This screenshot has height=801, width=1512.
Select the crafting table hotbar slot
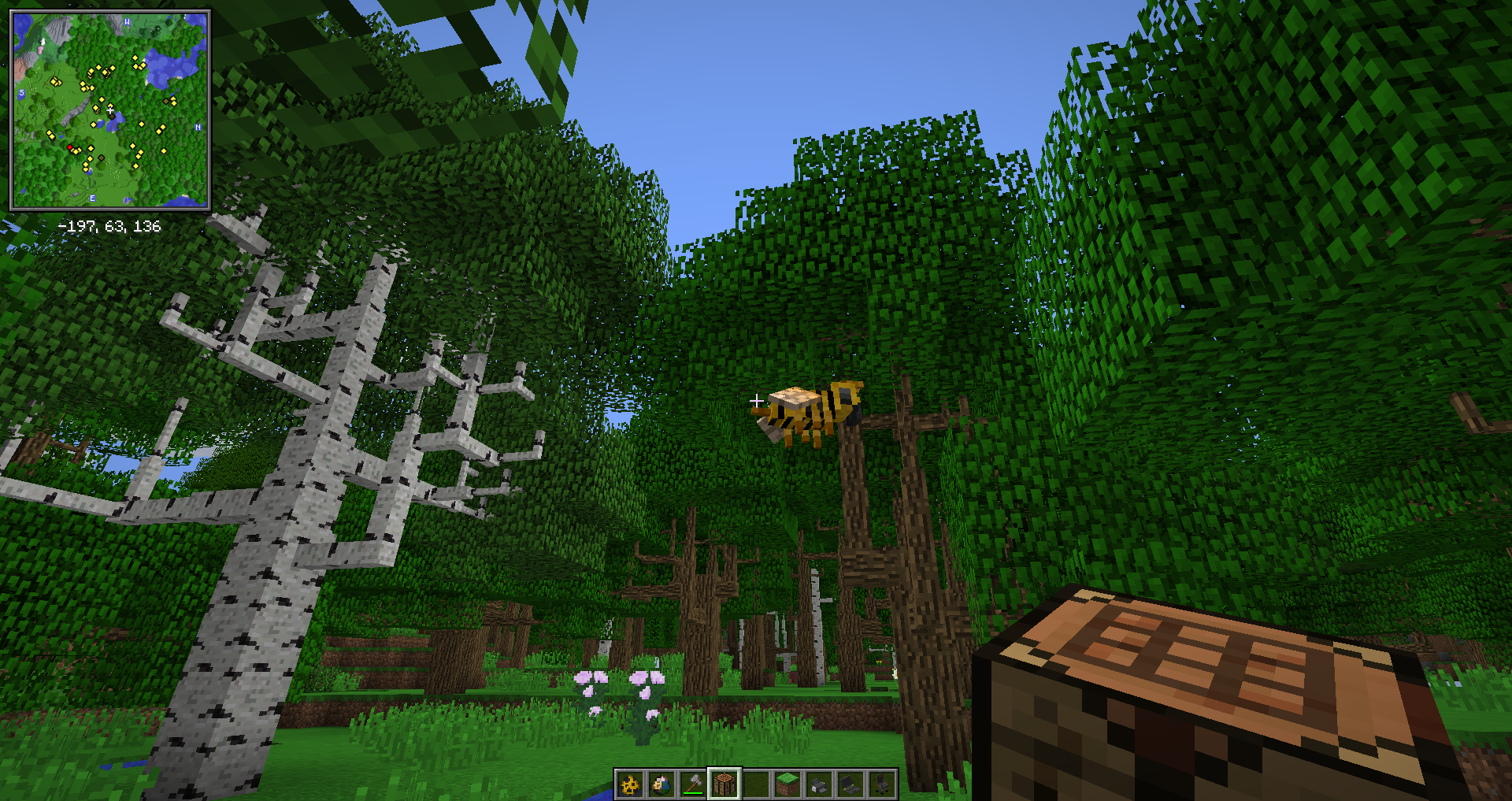(x=723, y=784)
